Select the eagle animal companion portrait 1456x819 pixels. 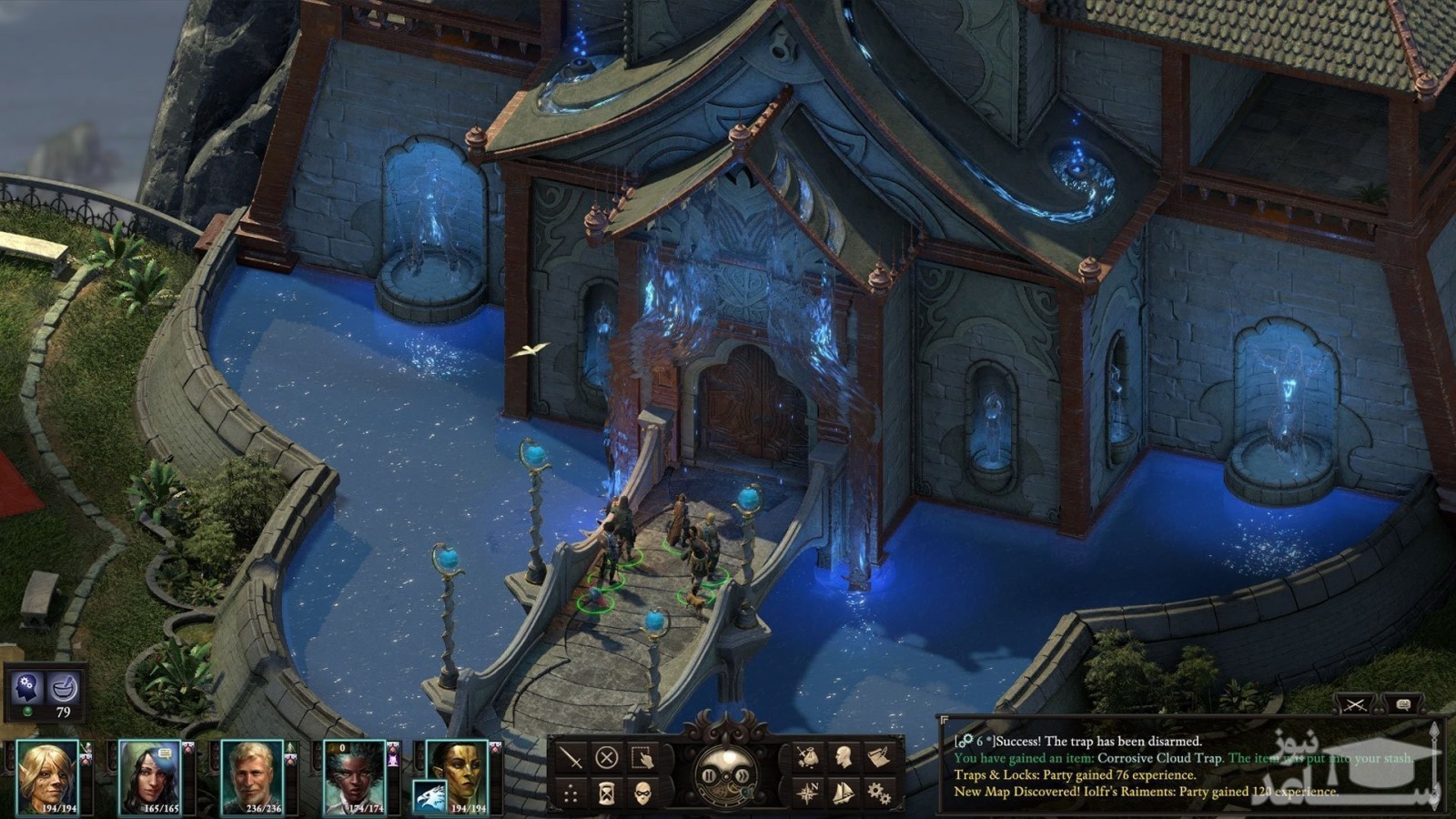coord(430,797)
